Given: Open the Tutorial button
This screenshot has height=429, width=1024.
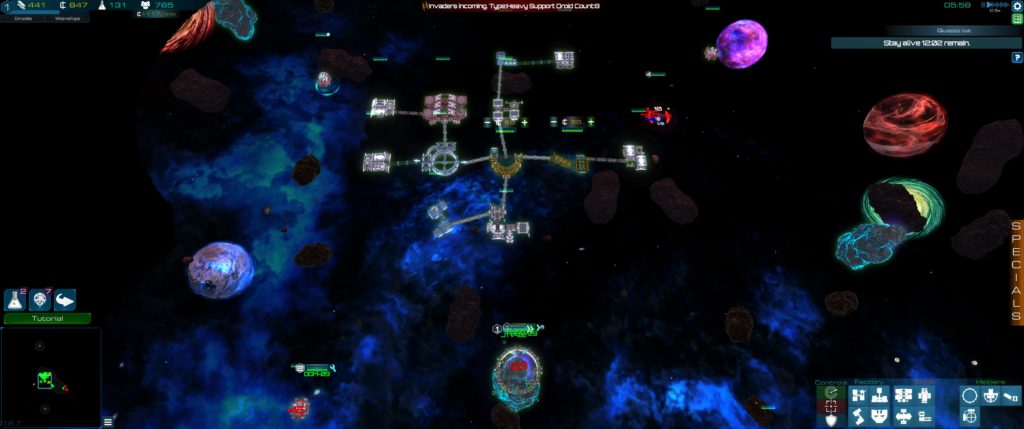Looking at the screenshot, I should (x=47, y=319).
